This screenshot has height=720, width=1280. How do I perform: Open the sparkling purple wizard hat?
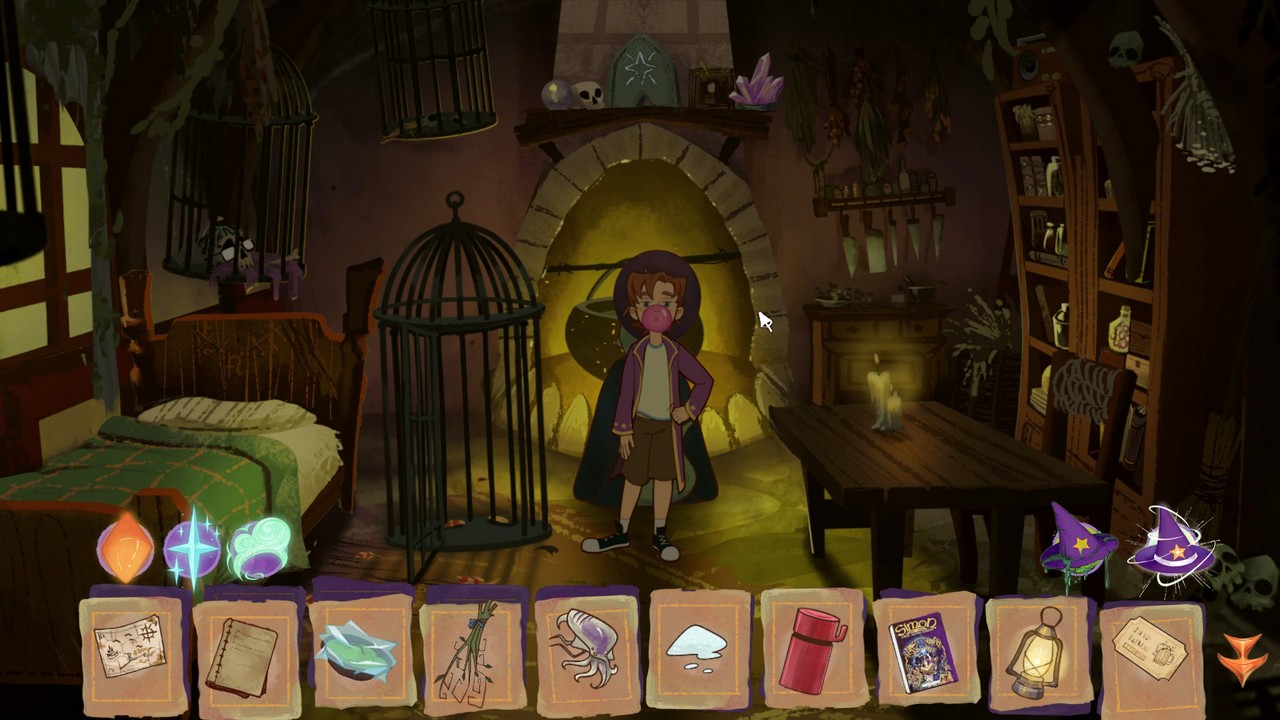(x=1172, y=545)
